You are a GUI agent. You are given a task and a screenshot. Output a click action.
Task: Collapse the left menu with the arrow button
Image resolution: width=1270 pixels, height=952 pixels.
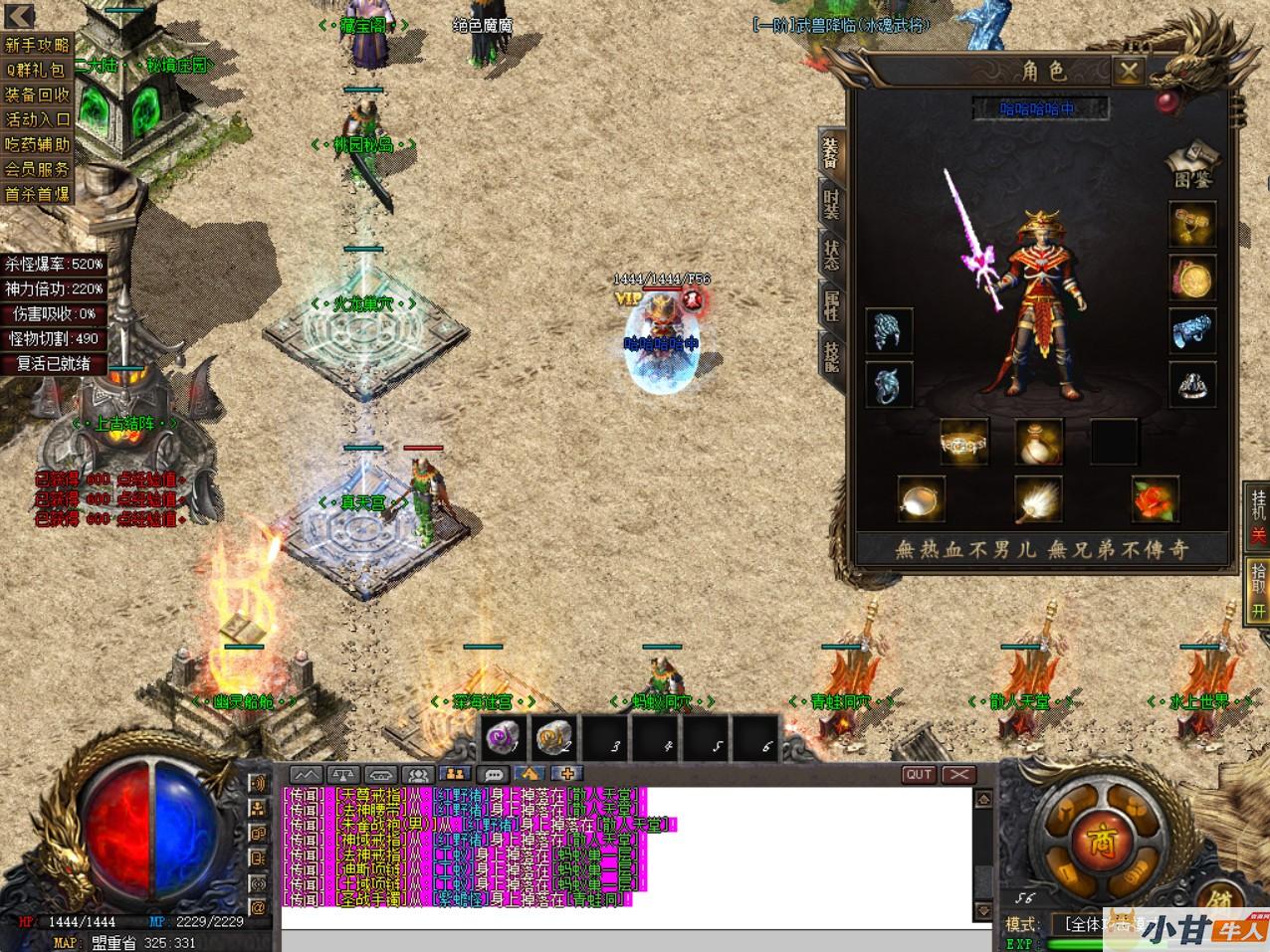coord(19,15)
